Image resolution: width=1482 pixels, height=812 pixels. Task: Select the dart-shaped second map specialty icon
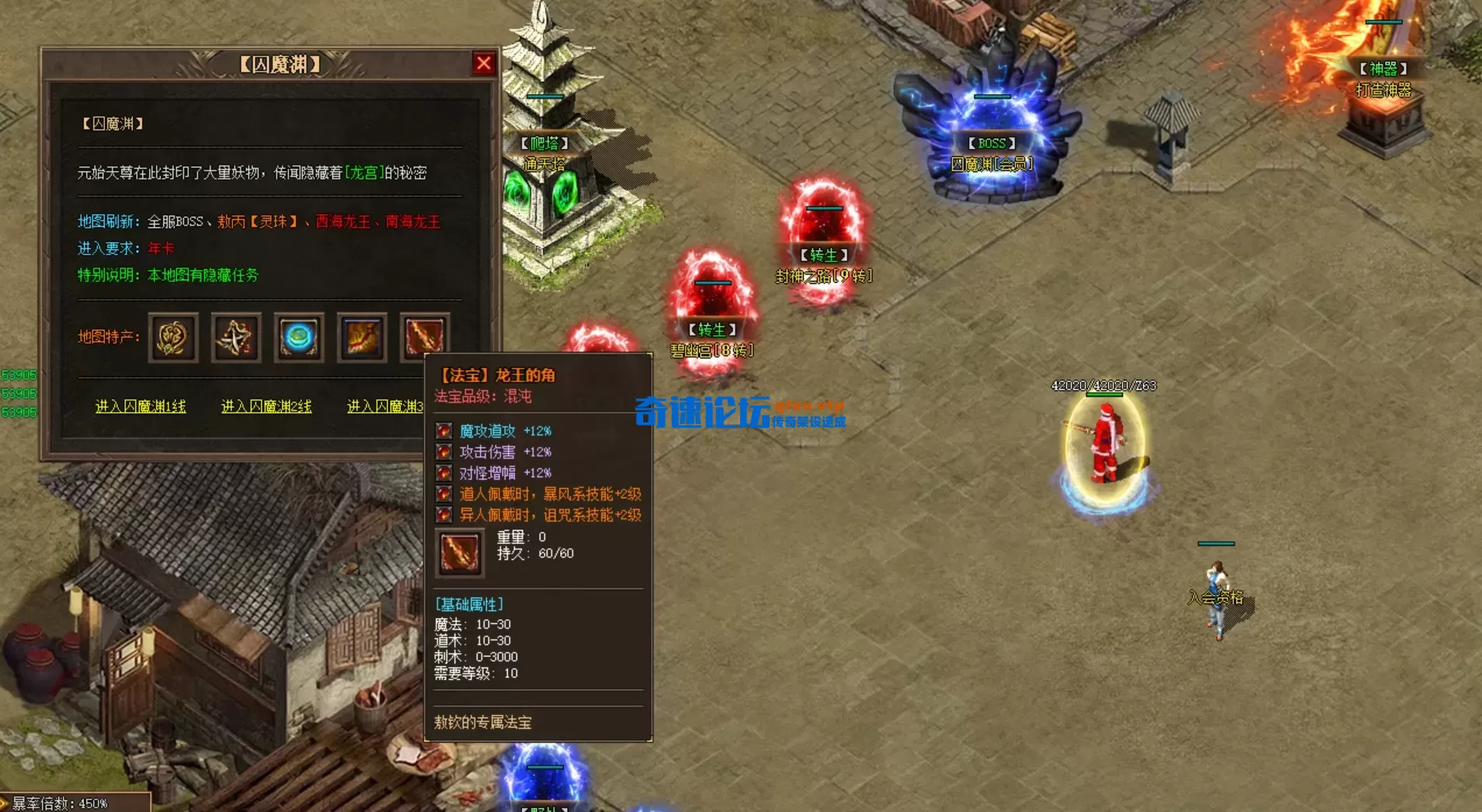(x=235, y=338)
